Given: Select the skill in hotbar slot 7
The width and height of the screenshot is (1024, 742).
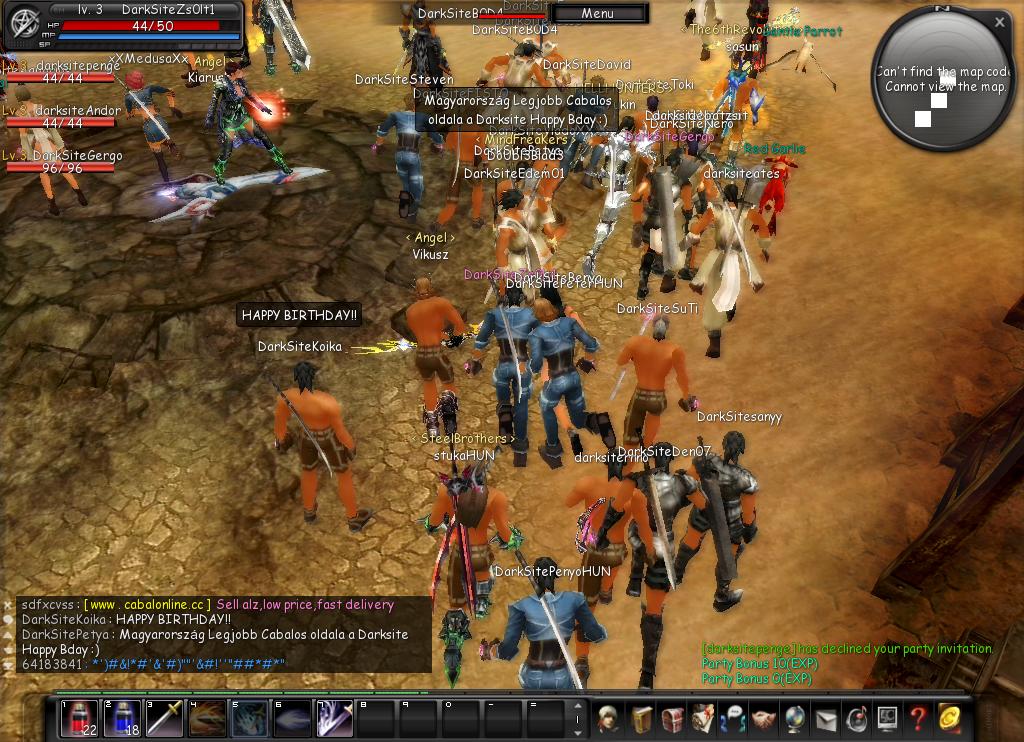Looking at the screenshot, I should pyautogui.click(x=335, y=718).
